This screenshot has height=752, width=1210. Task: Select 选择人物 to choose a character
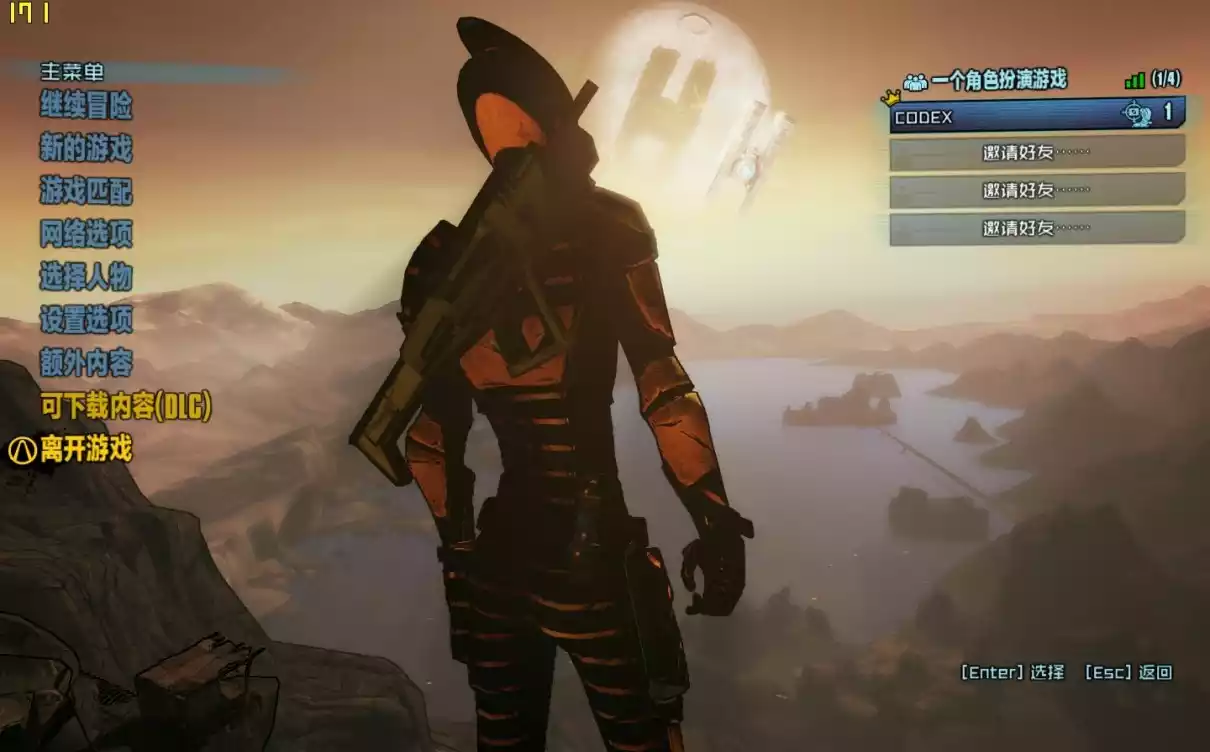86,277
